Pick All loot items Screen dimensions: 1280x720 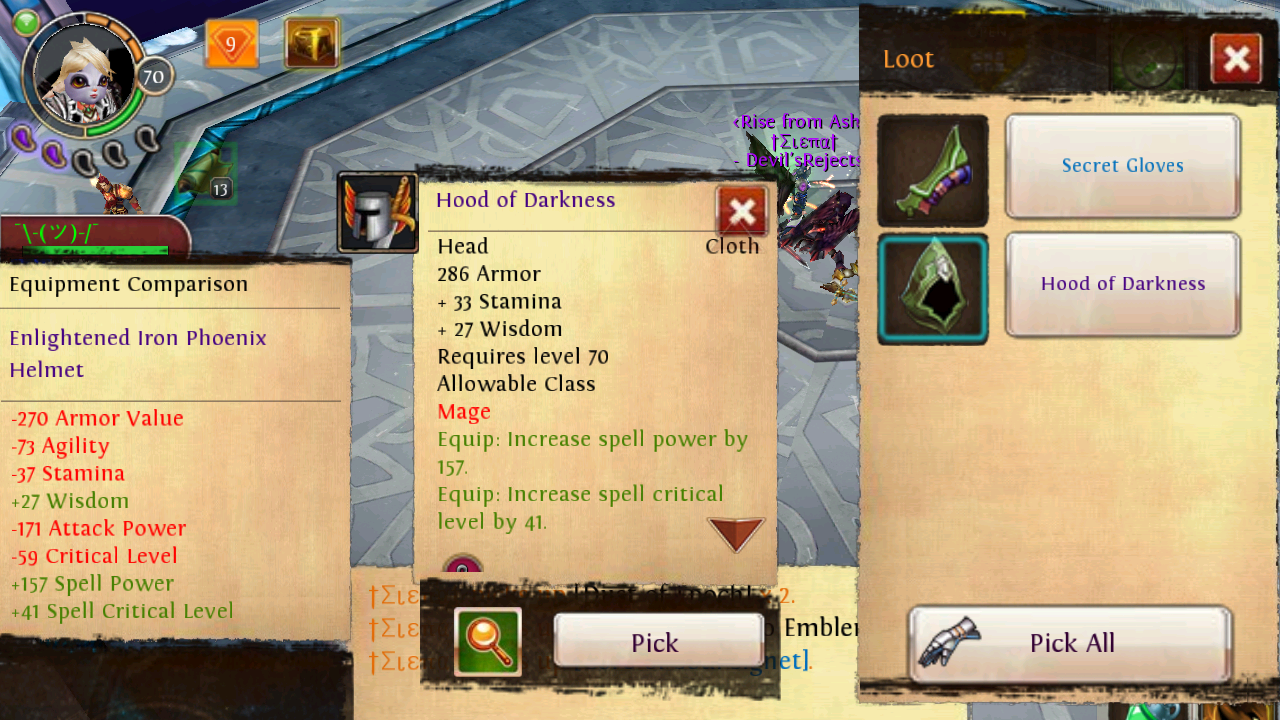(x=1070, y=642)
